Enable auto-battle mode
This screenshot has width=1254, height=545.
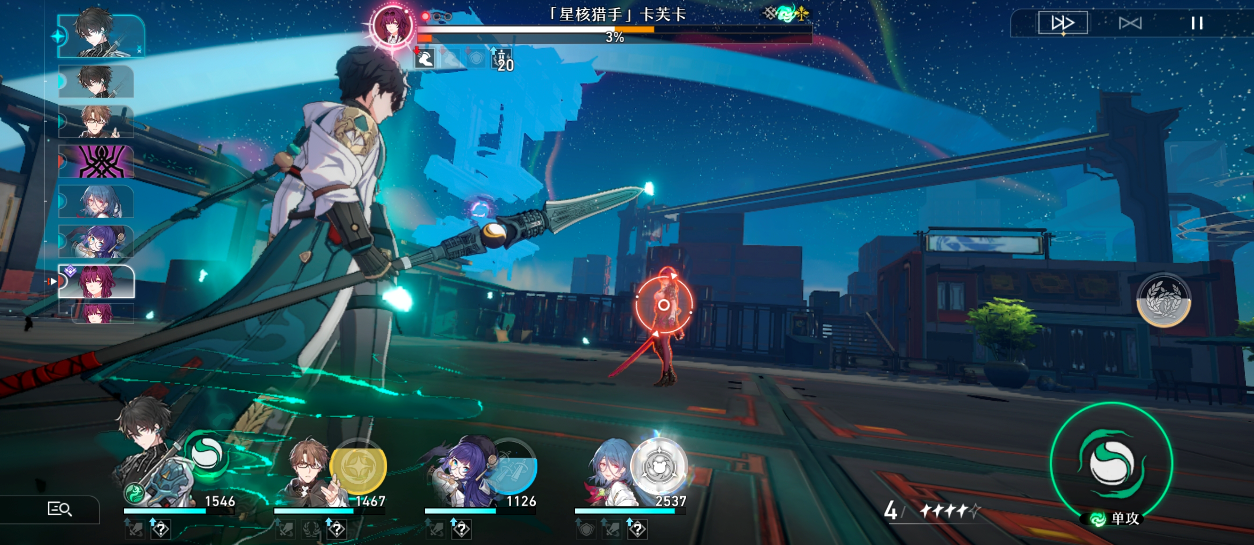(1130, 23)
